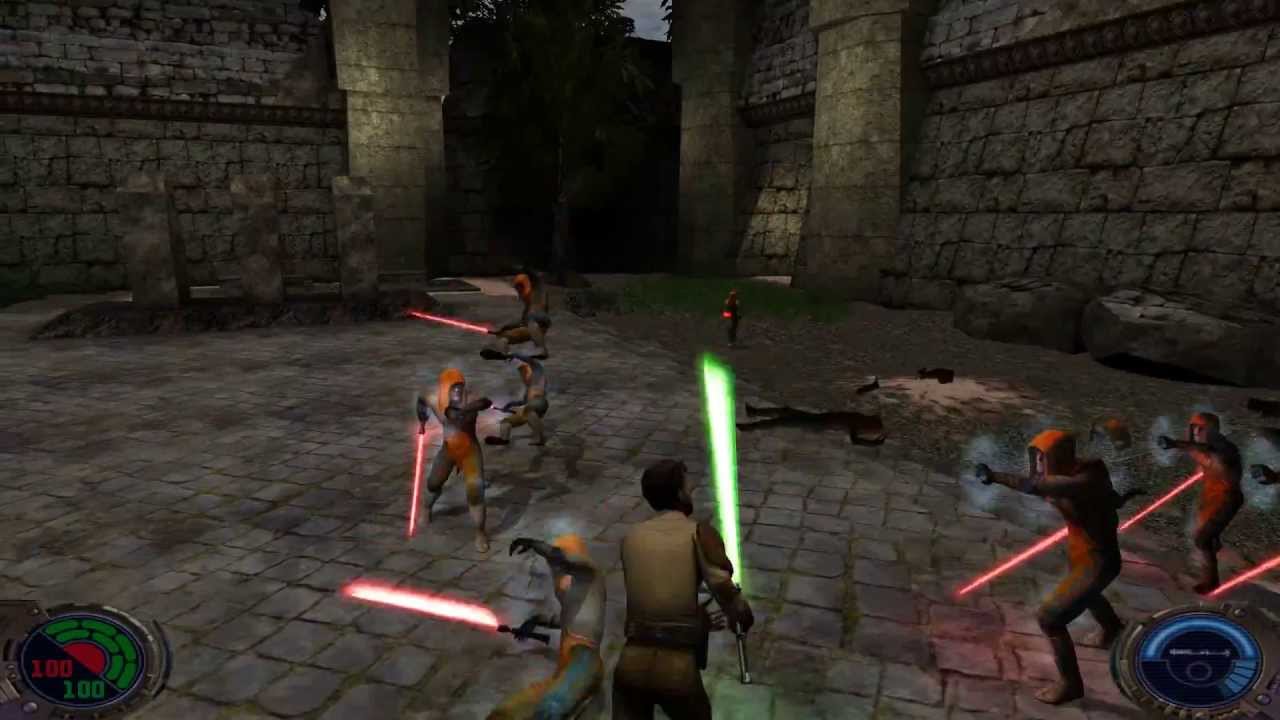1280x720 pixels.
Task: Click the Force gauge tick marks
Action: click(x=1200, y=652)
